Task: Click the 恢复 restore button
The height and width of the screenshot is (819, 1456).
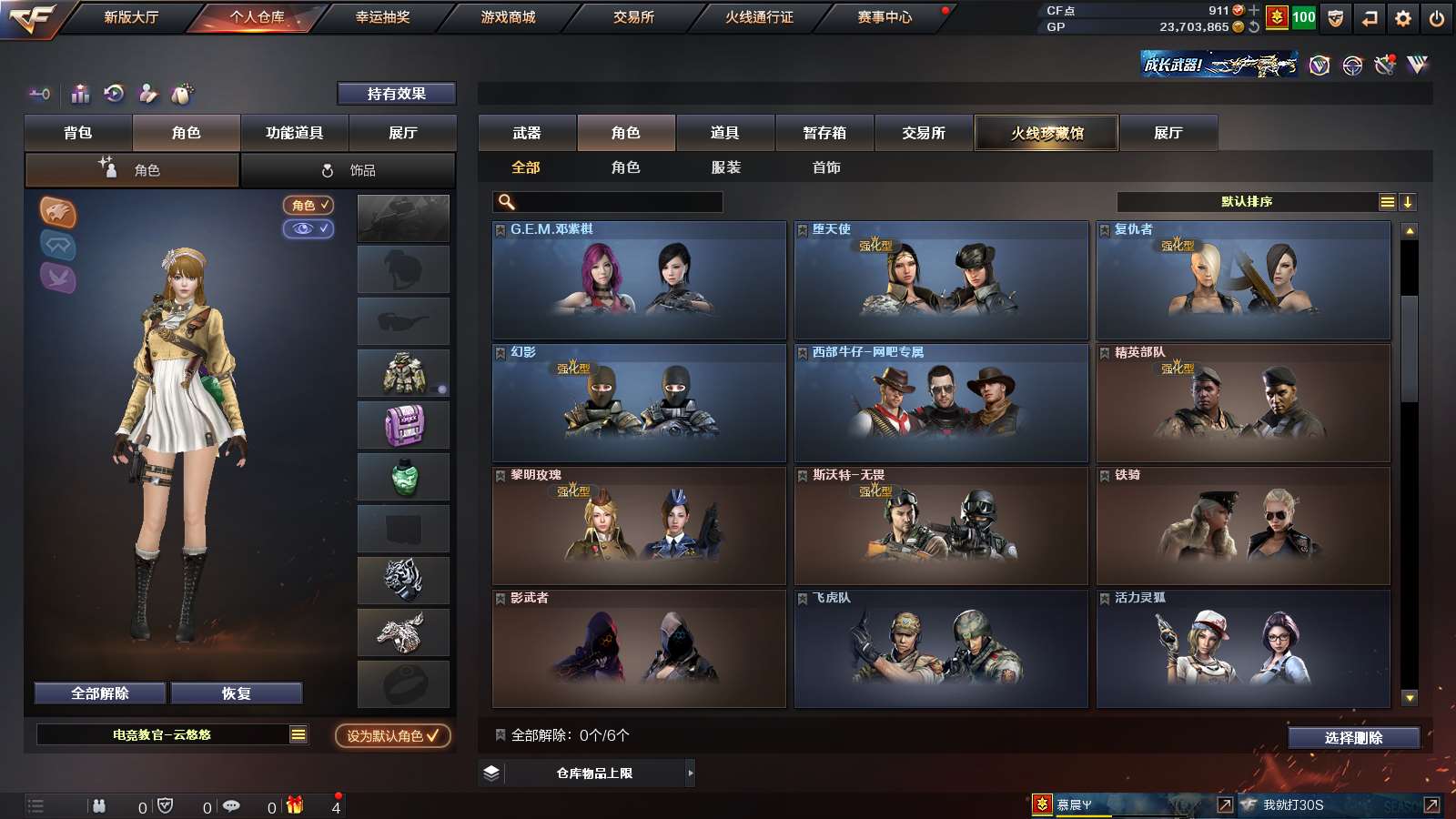Action: 236,693
